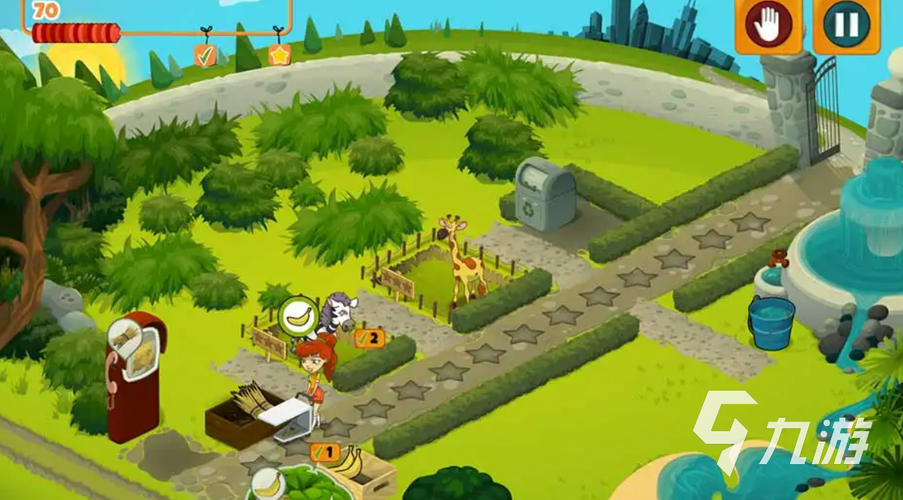903x500 pixels.
Task: Select the star goal tag
Action: 279,53
